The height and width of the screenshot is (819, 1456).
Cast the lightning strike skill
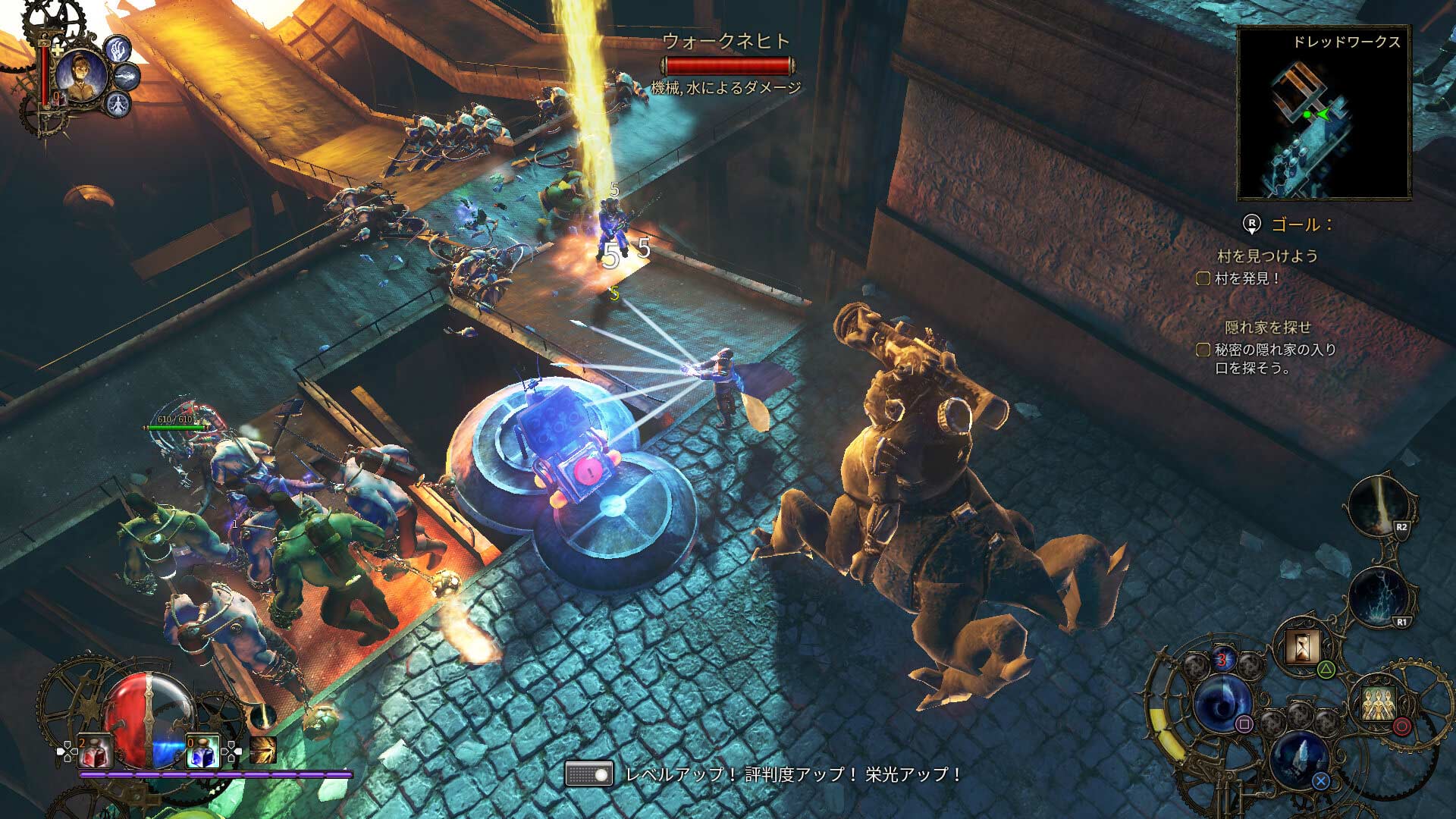[x=1379, y=597]
